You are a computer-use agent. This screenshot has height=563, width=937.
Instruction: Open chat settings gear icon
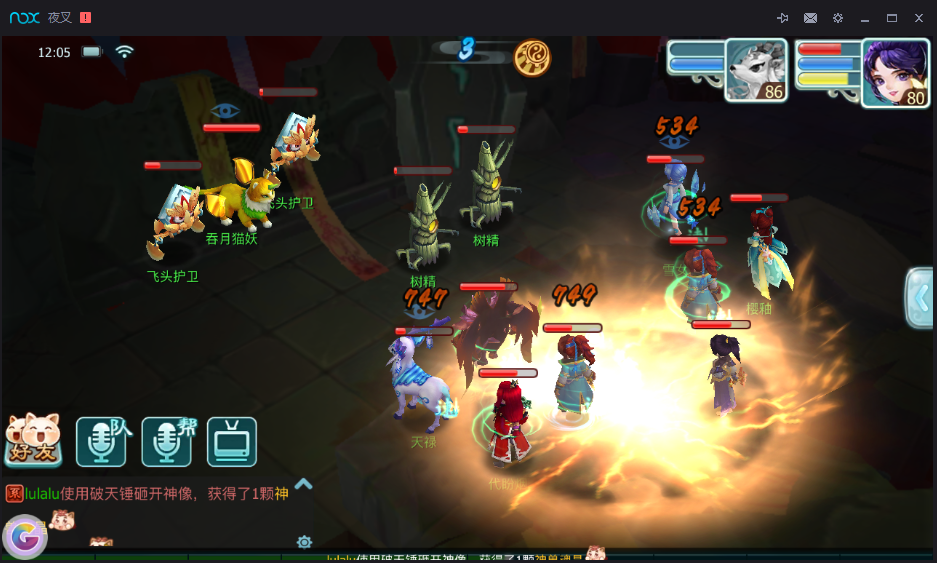coord(304,542)
